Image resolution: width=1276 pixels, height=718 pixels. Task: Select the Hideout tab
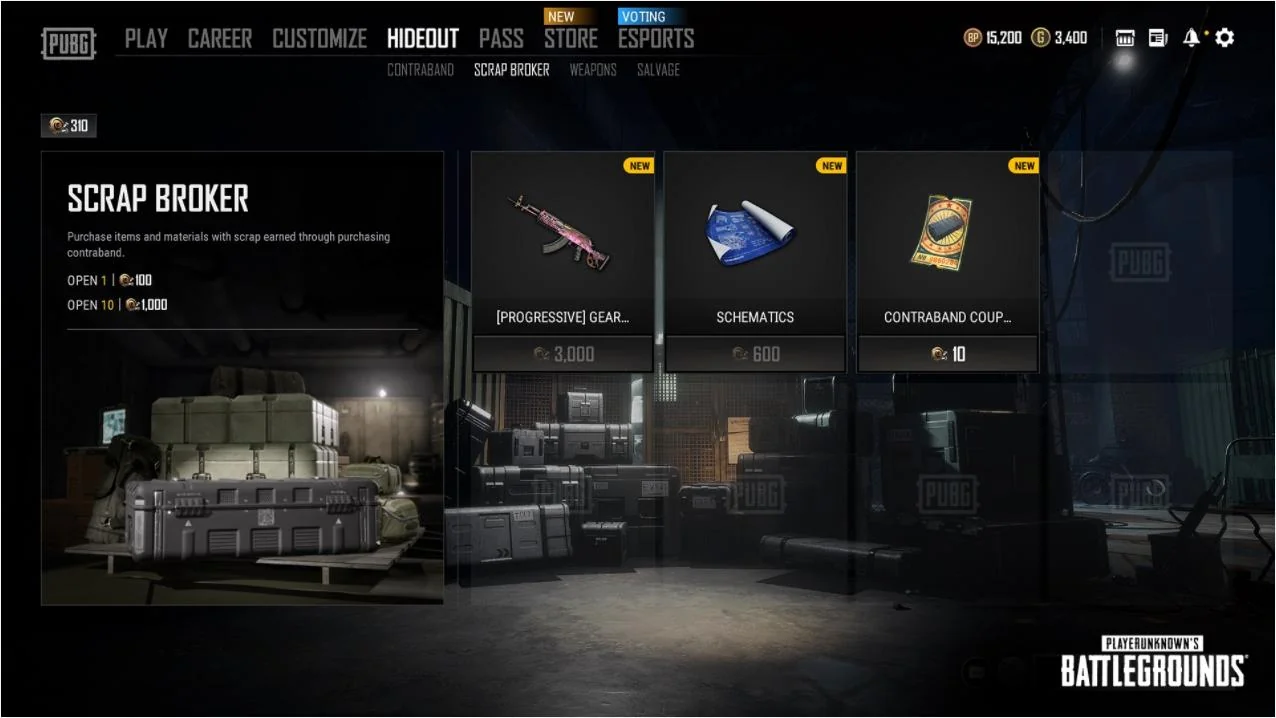pyautogui.click(x=422, y=39)
